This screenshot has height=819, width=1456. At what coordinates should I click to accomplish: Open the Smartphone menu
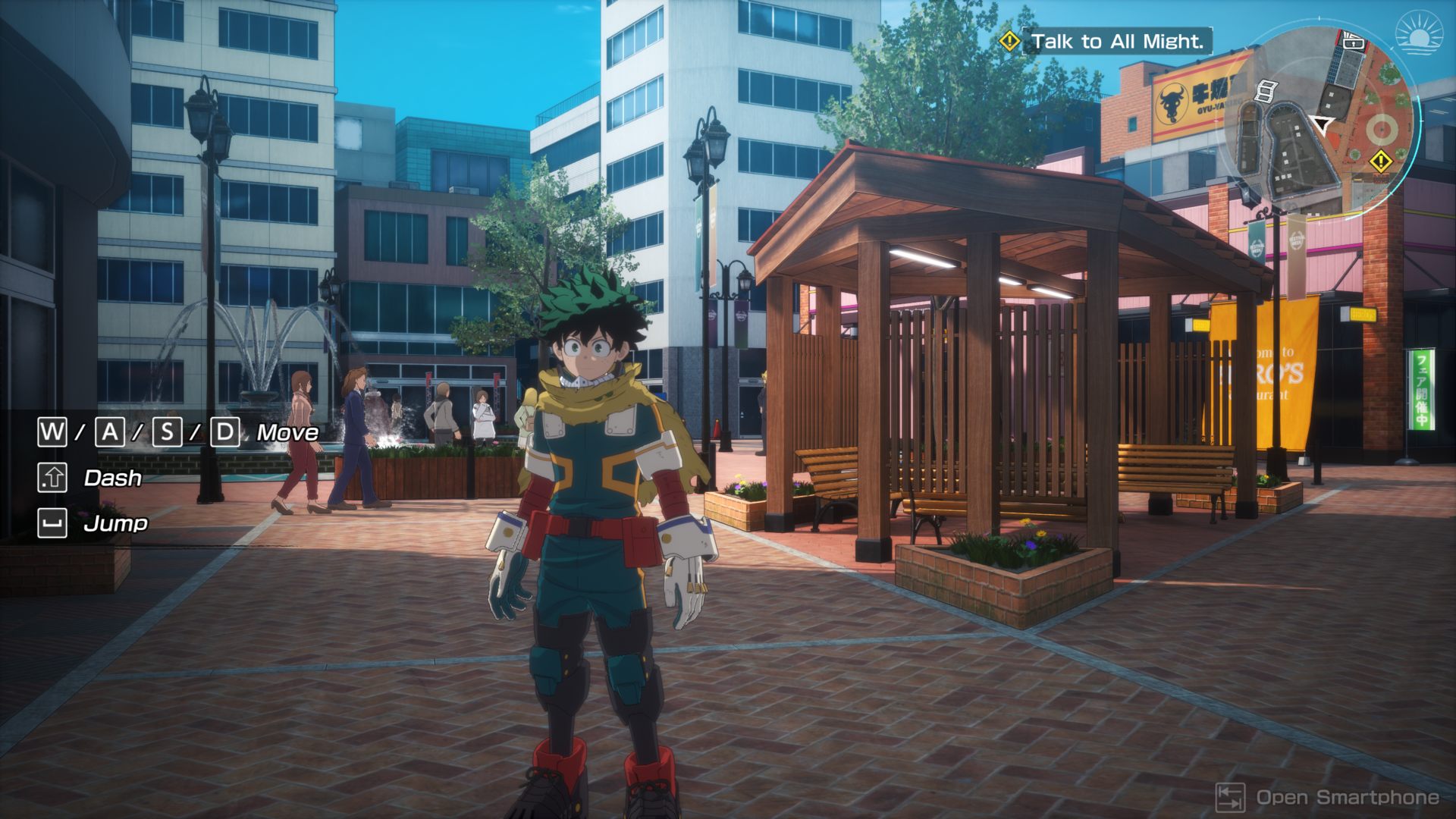point(1329,798)
